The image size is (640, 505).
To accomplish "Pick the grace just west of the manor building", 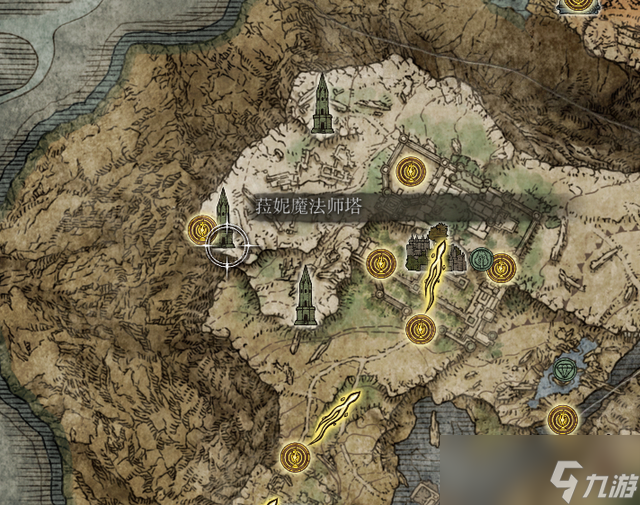I will pos(379,264).
